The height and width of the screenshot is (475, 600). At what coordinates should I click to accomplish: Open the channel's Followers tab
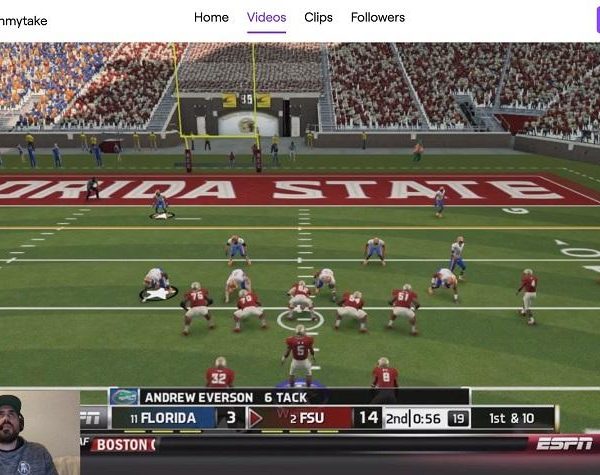click(377, 17)
